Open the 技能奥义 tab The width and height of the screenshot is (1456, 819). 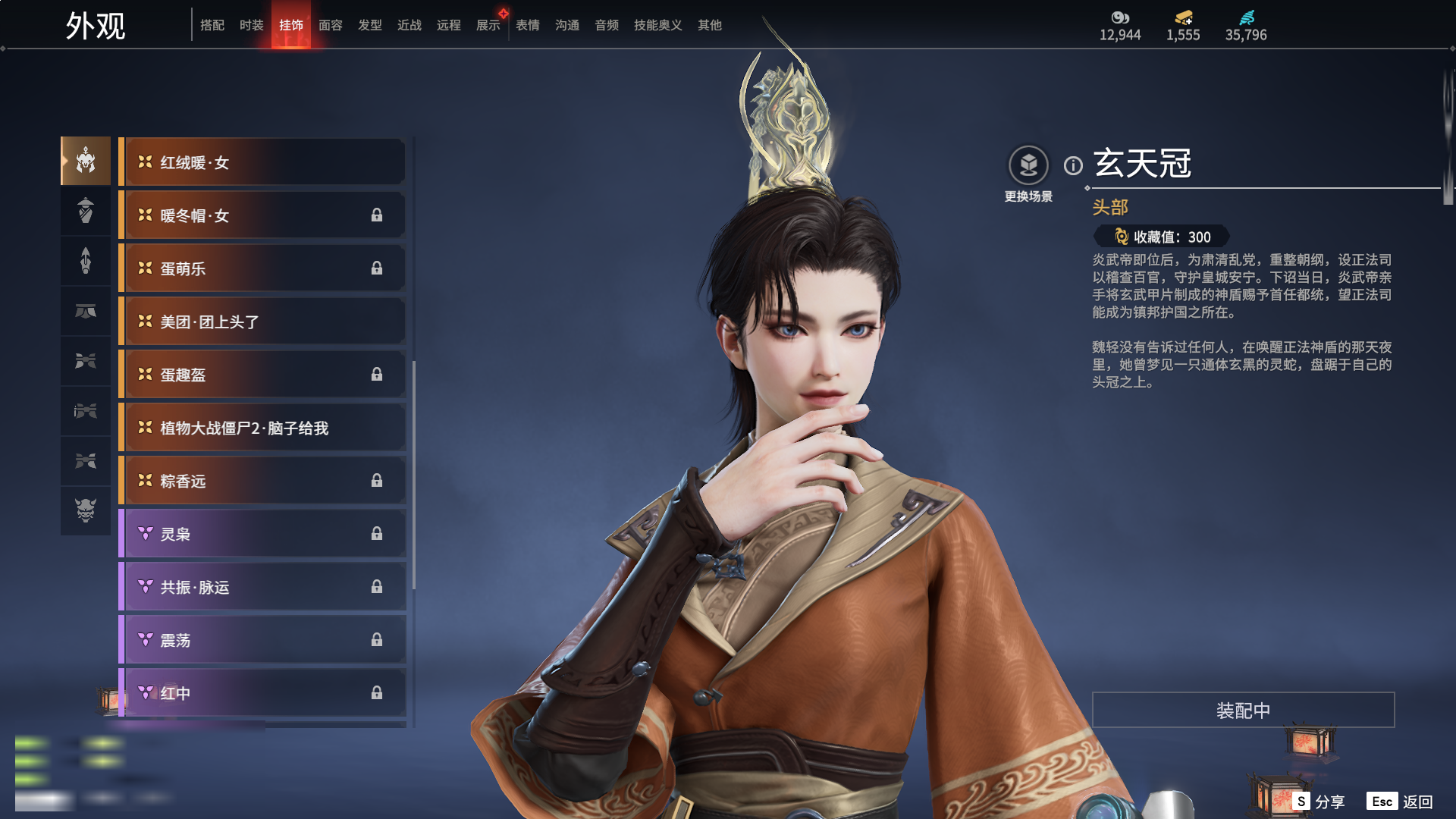coord(657,25)
